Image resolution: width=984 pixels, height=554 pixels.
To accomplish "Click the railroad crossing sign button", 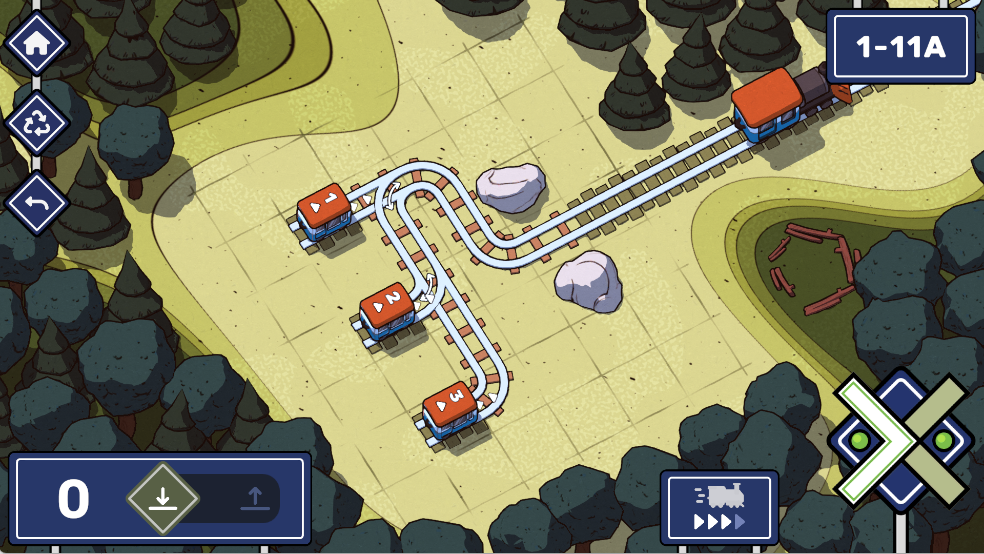I will coord(901,440).
